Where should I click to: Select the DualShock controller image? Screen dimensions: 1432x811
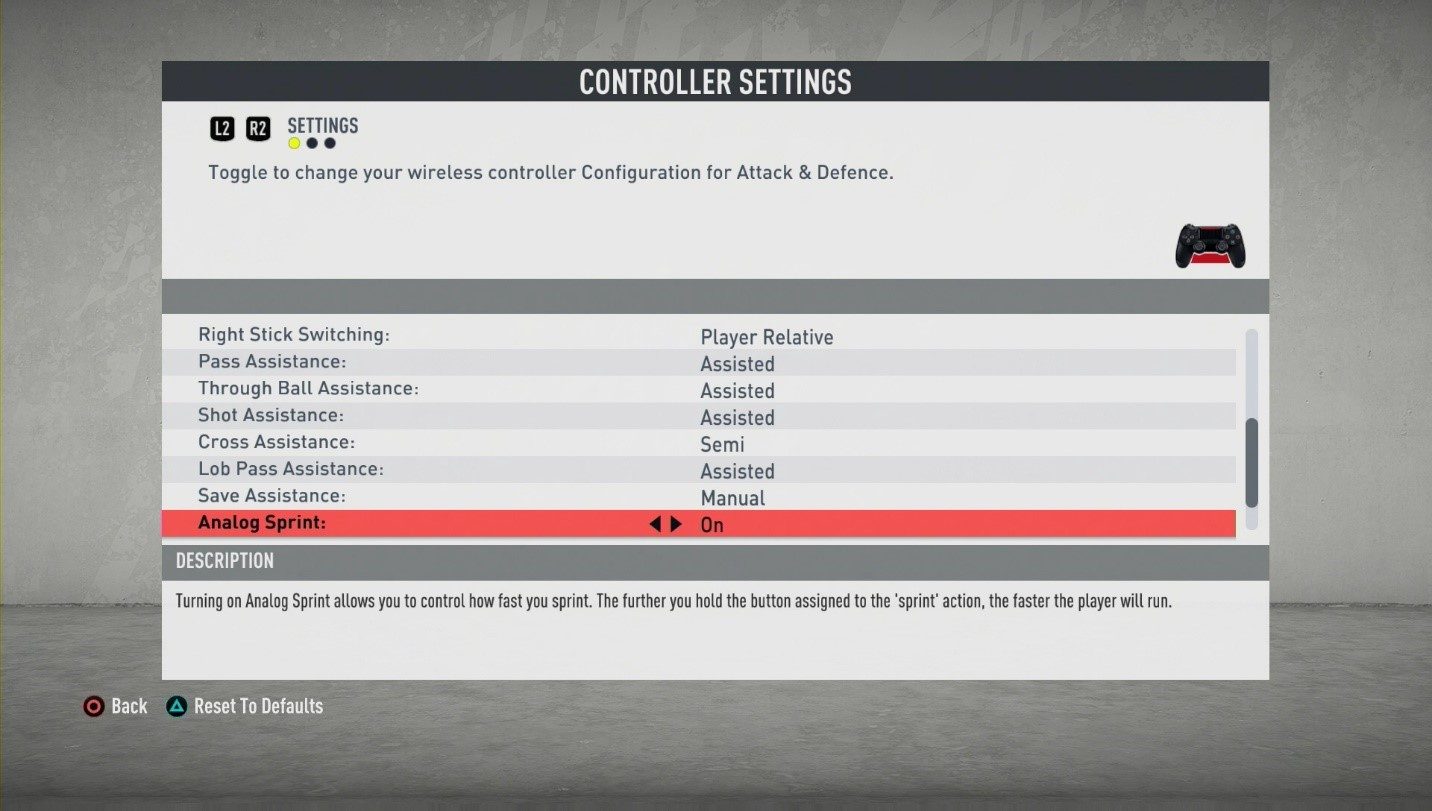coord(1209,243)
